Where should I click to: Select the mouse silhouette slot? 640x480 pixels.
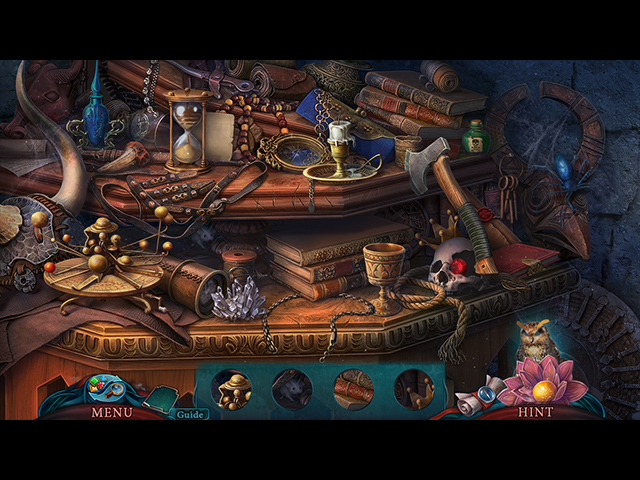292,390
